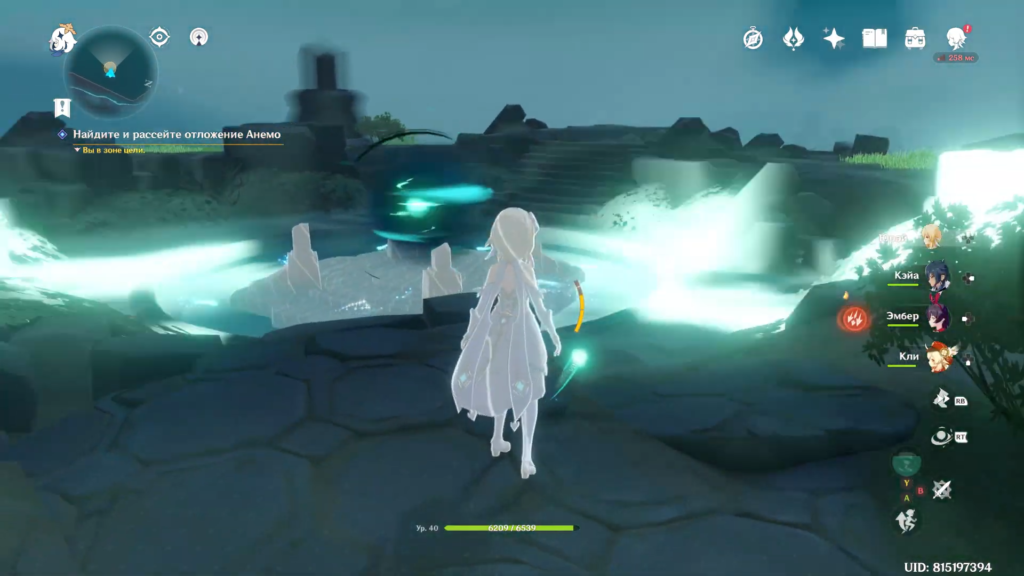
Task: Activate the sprint running icon
Action: point(903,519)
